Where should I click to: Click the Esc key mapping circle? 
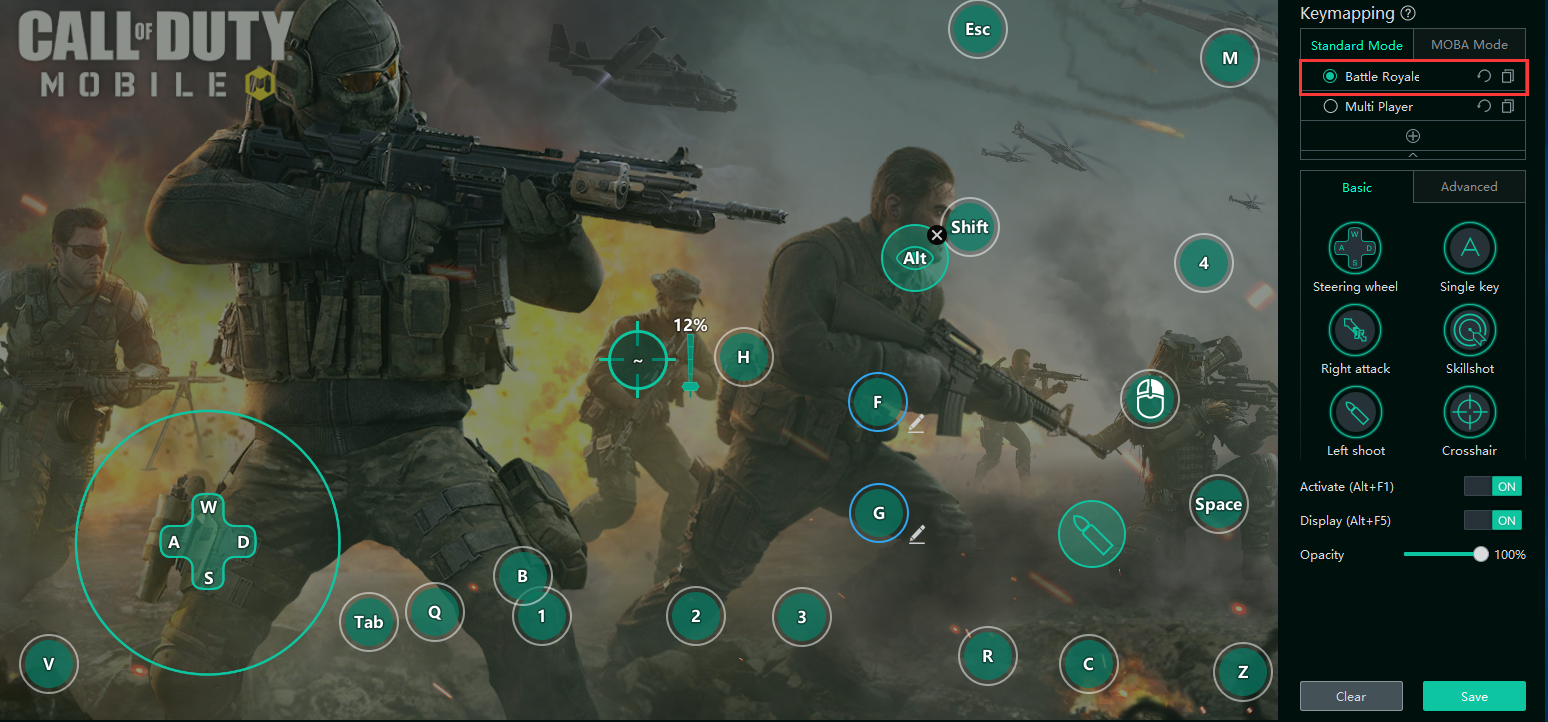click(x=977, y=29)
